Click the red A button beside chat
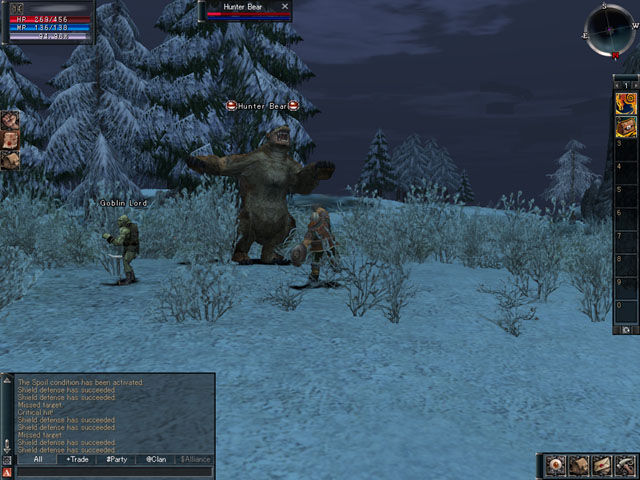Screen dimensions: 640x480 tap(7, 471)
